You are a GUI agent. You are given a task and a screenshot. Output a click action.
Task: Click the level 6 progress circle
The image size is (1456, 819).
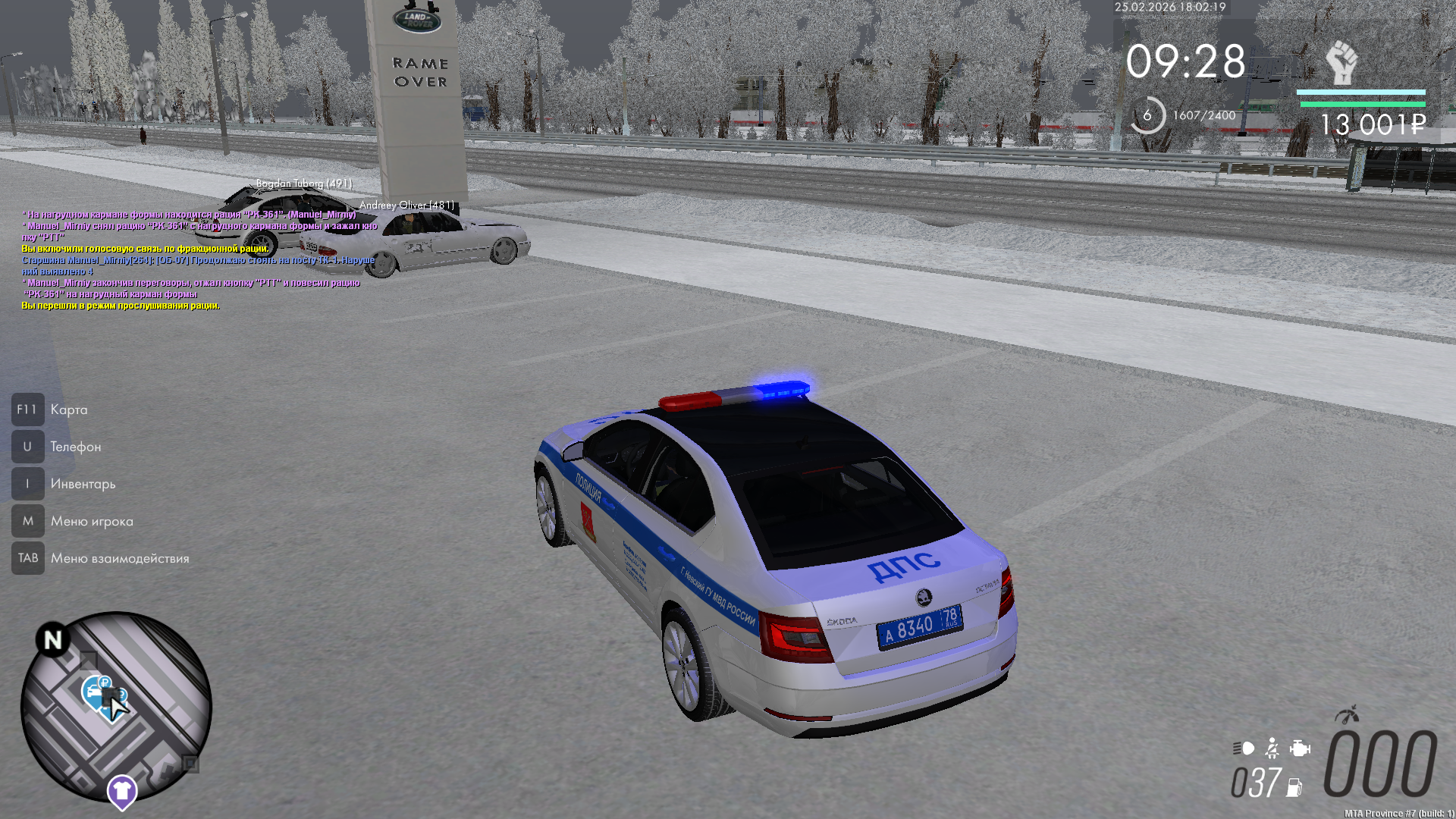[x=1147, y=115]
